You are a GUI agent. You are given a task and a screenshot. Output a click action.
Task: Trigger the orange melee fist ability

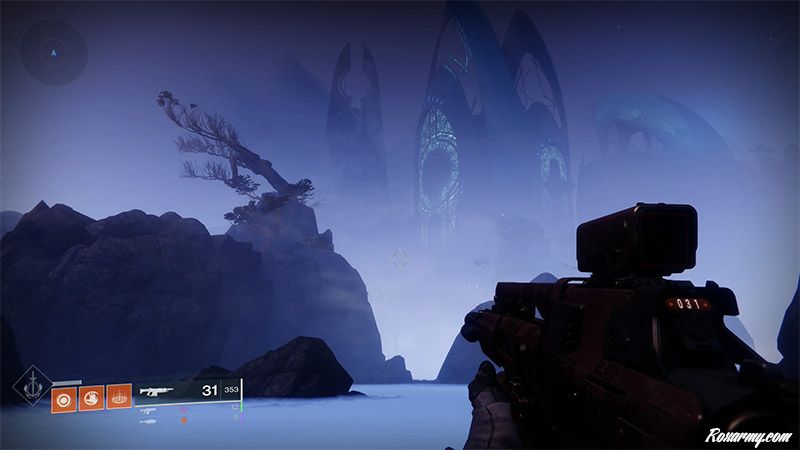[x=92, y=397]
